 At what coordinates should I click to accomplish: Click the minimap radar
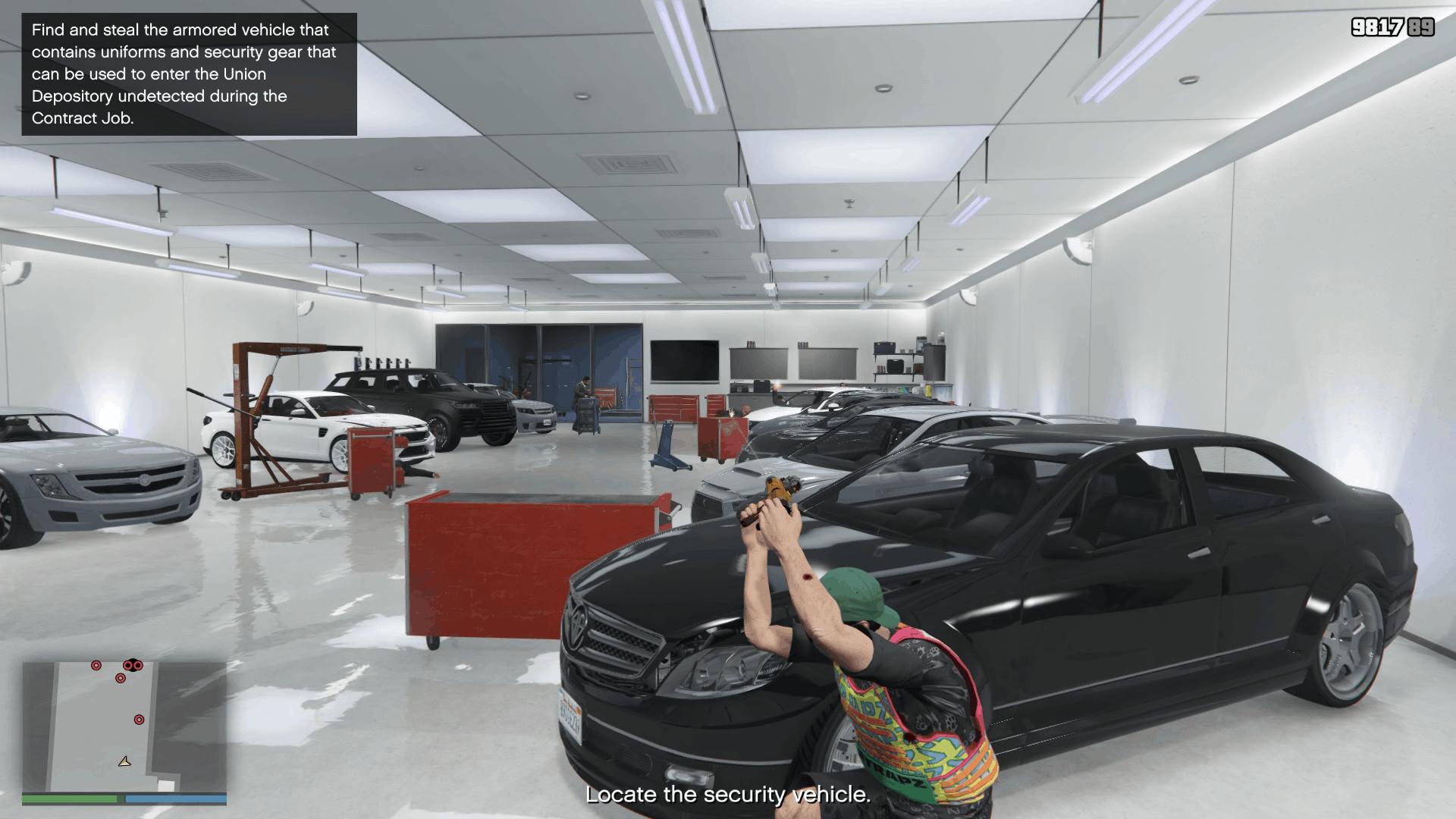(x=124, y=726)
